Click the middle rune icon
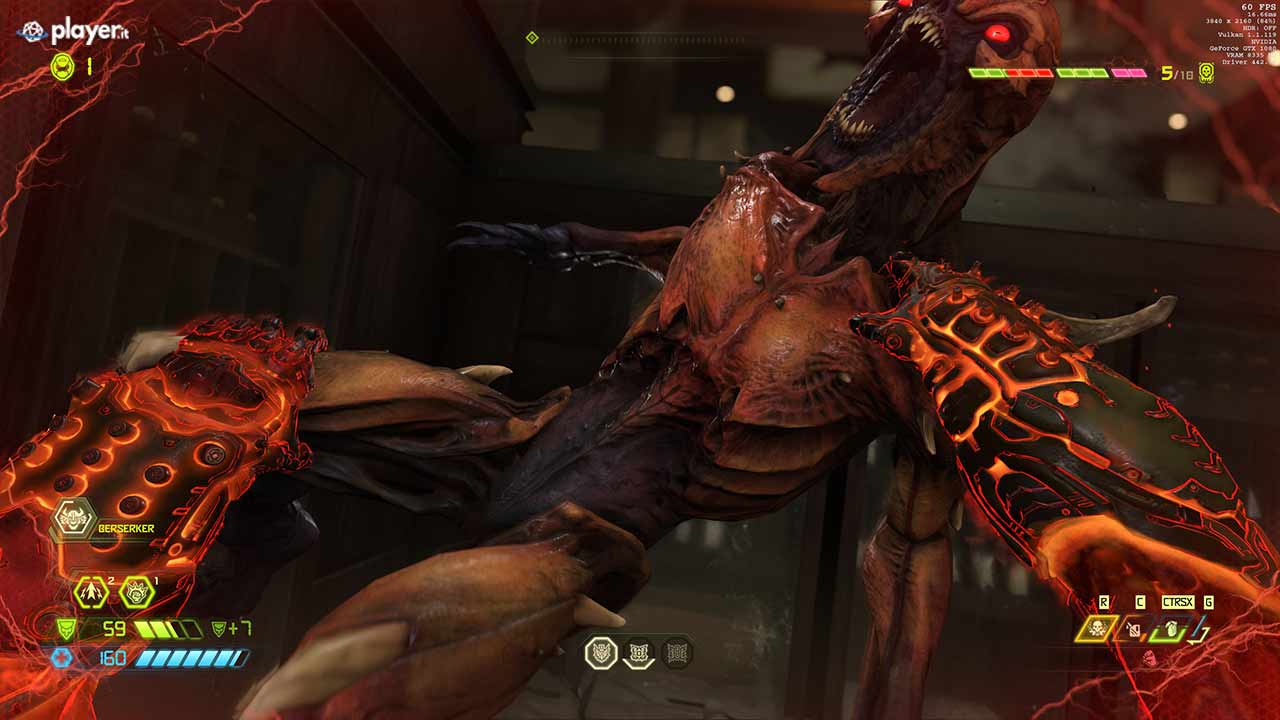Viewport: 1280px width, 720px height. pyautogui.click(x=639, y=654)
